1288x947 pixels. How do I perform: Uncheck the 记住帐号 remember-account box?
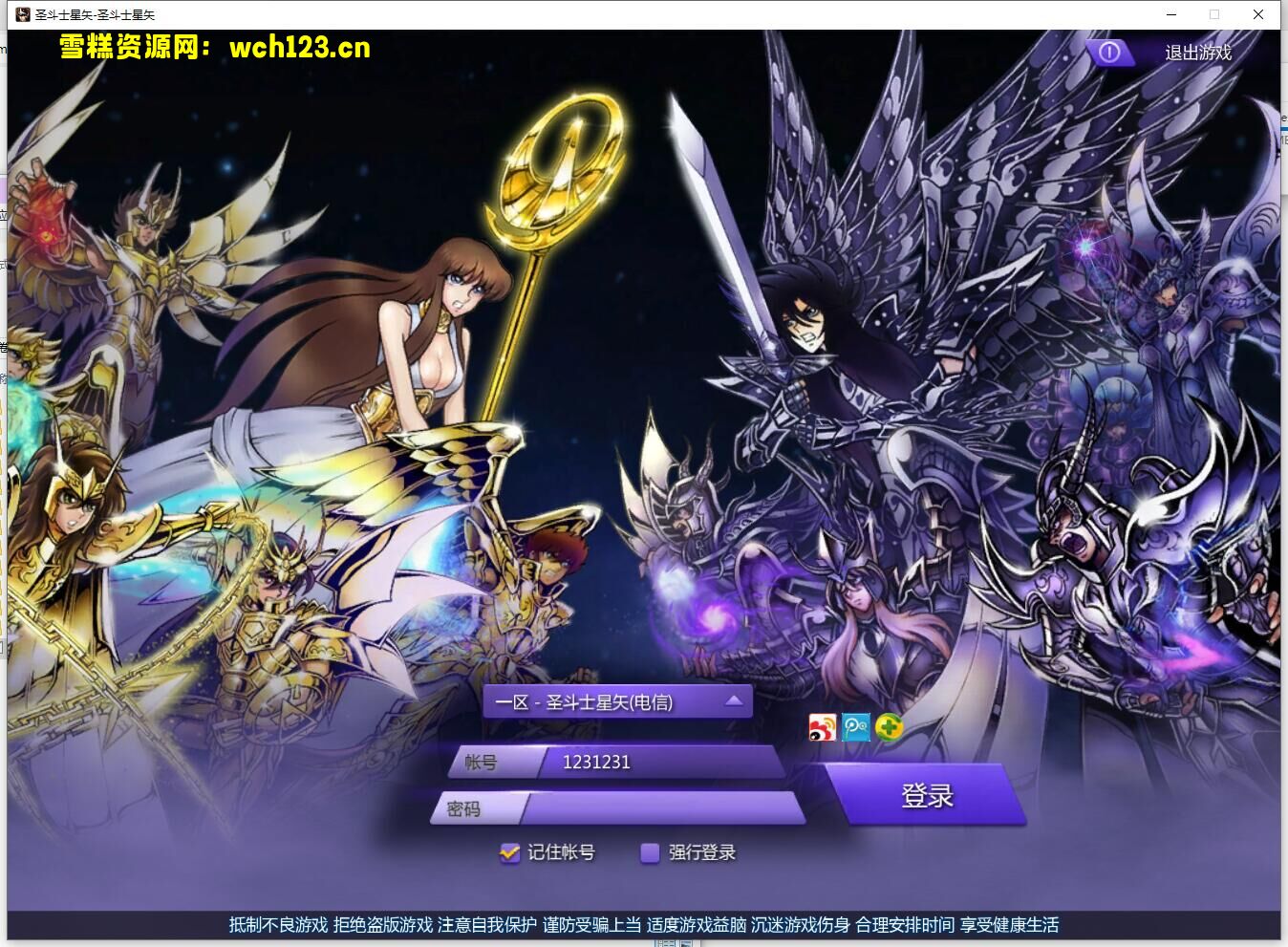pyautogui.click(x=508, y=852)
